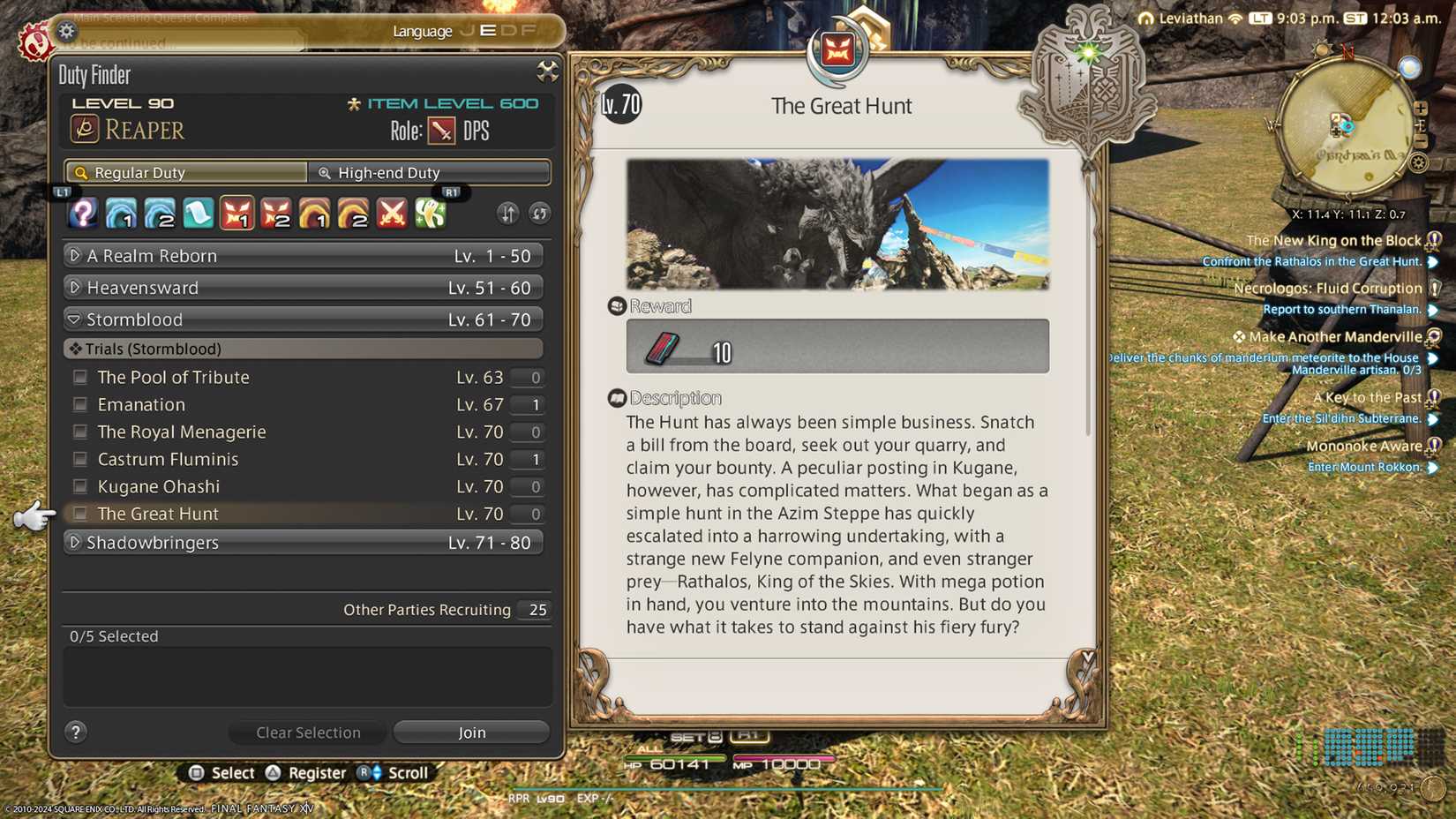Click The Great Hunt preview image
The image size is (1456, 819).
tap(837, 223)
